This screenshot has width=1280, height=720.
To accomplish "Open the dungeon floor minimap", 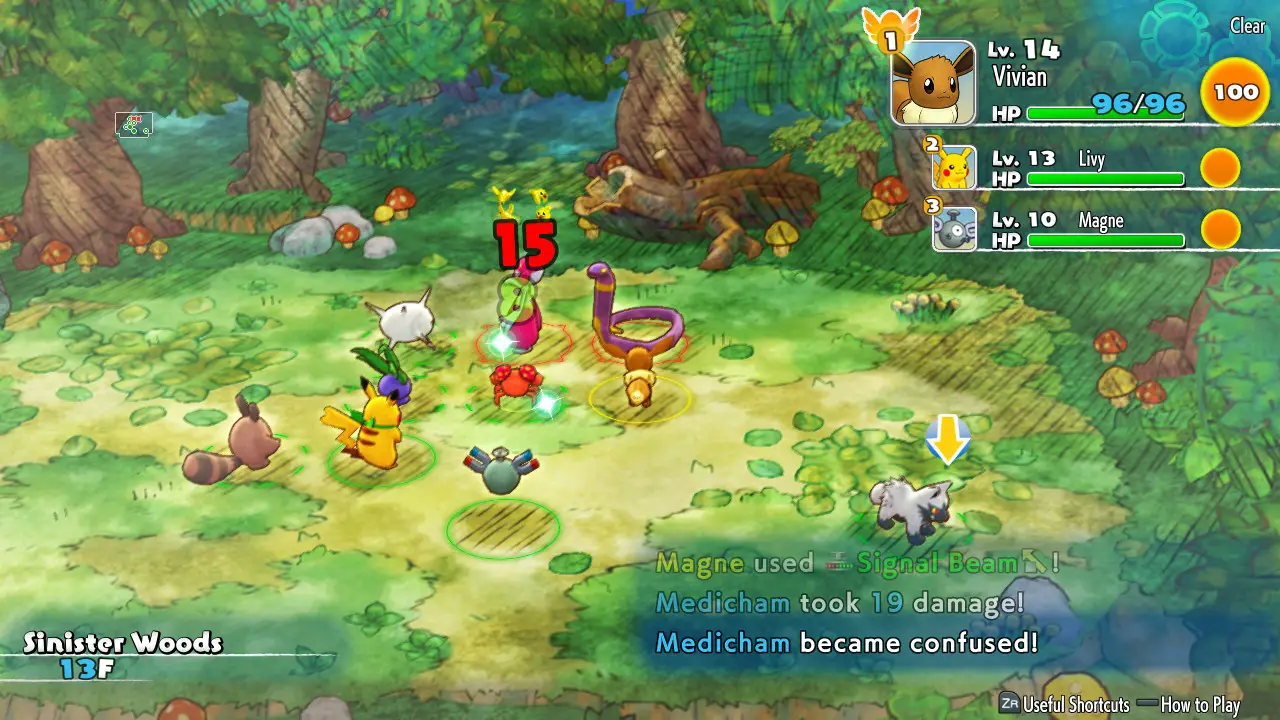I will 134,125.
